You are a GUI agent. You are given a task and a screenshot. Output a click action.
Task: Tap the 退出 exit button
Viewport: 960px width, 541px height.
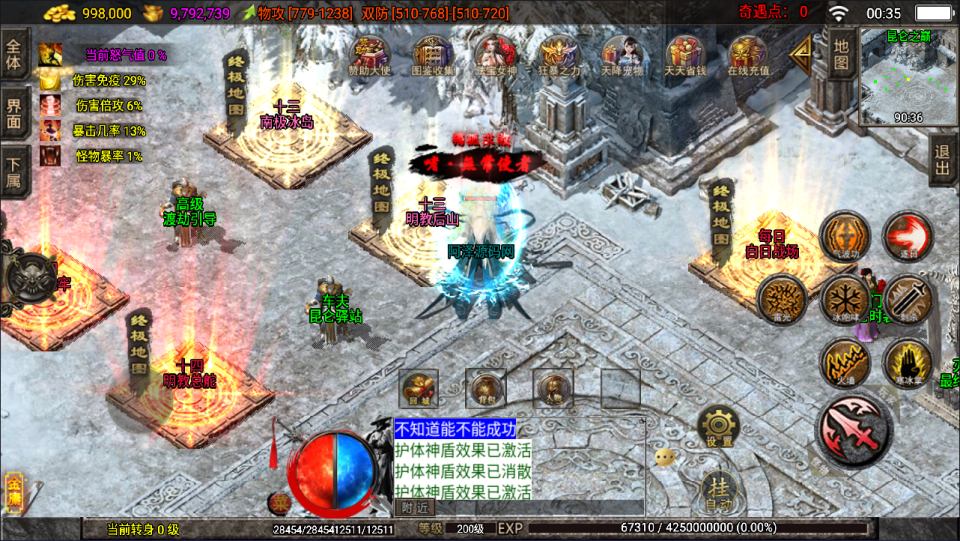click(942, 160)
